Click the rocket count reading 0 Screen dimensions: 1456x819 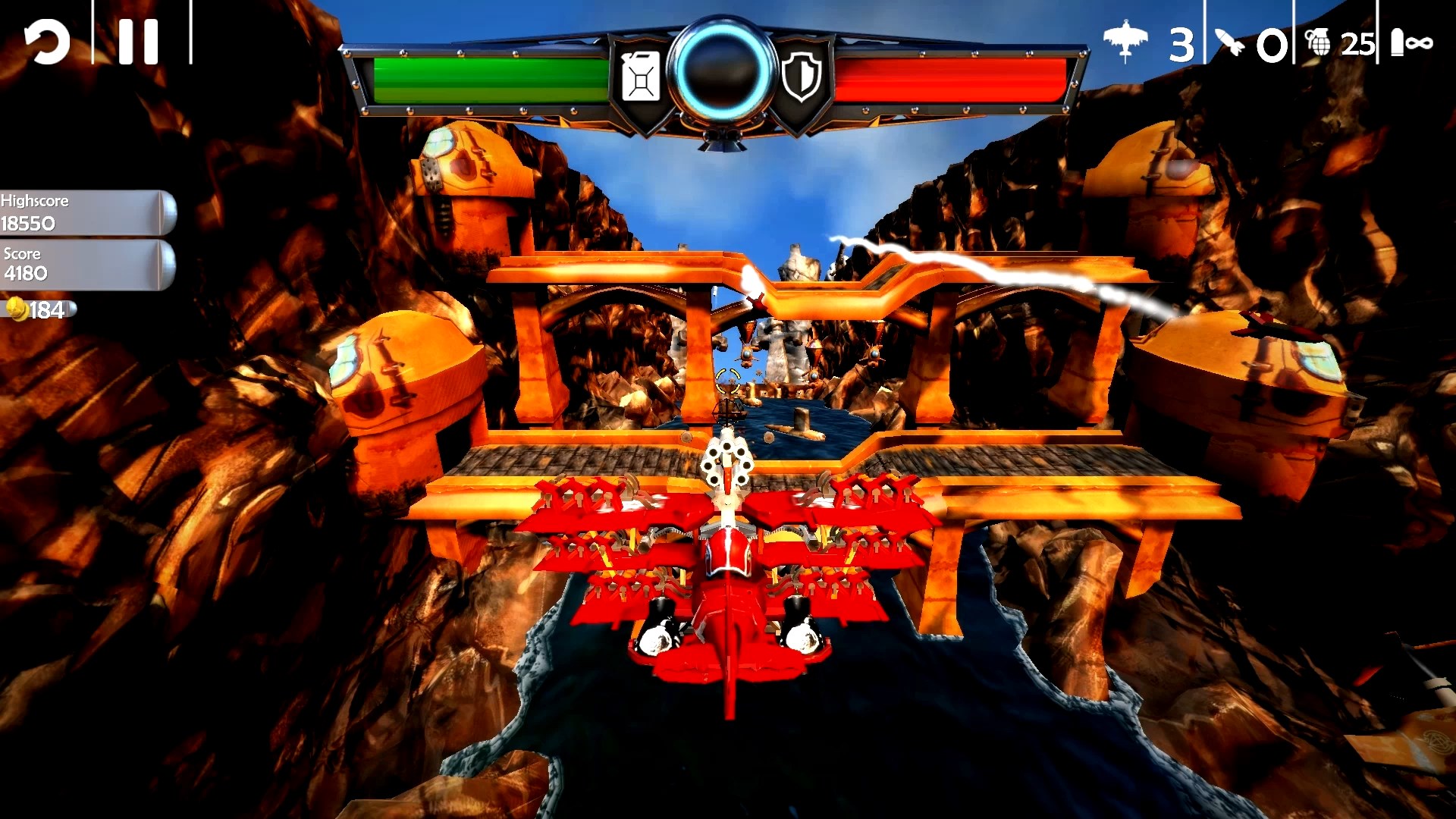pyautogui.click(x=1272, y=47)
